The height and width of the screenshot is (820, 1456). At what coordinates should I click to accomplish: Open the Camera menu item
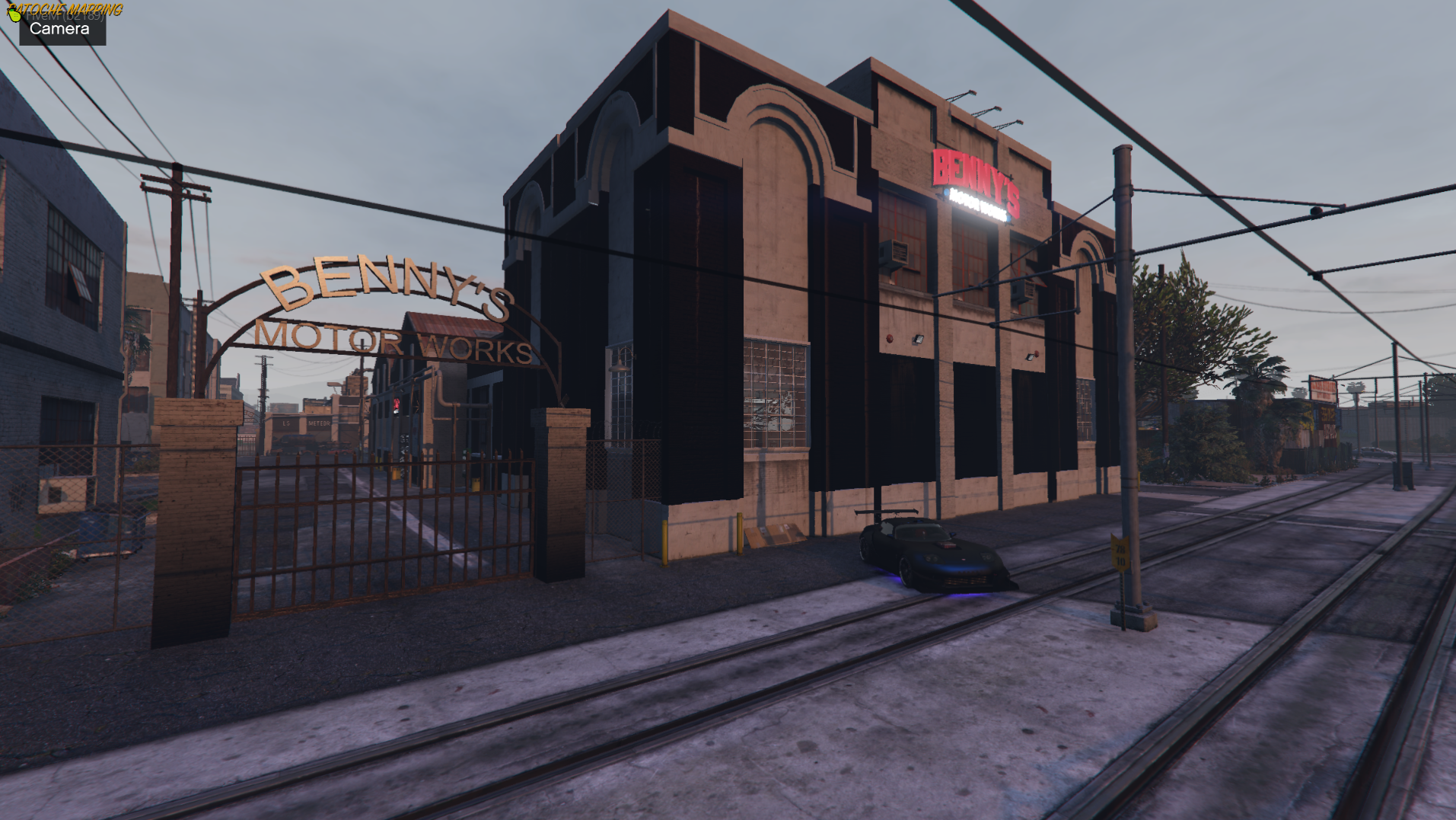click(x=60, y=30)
